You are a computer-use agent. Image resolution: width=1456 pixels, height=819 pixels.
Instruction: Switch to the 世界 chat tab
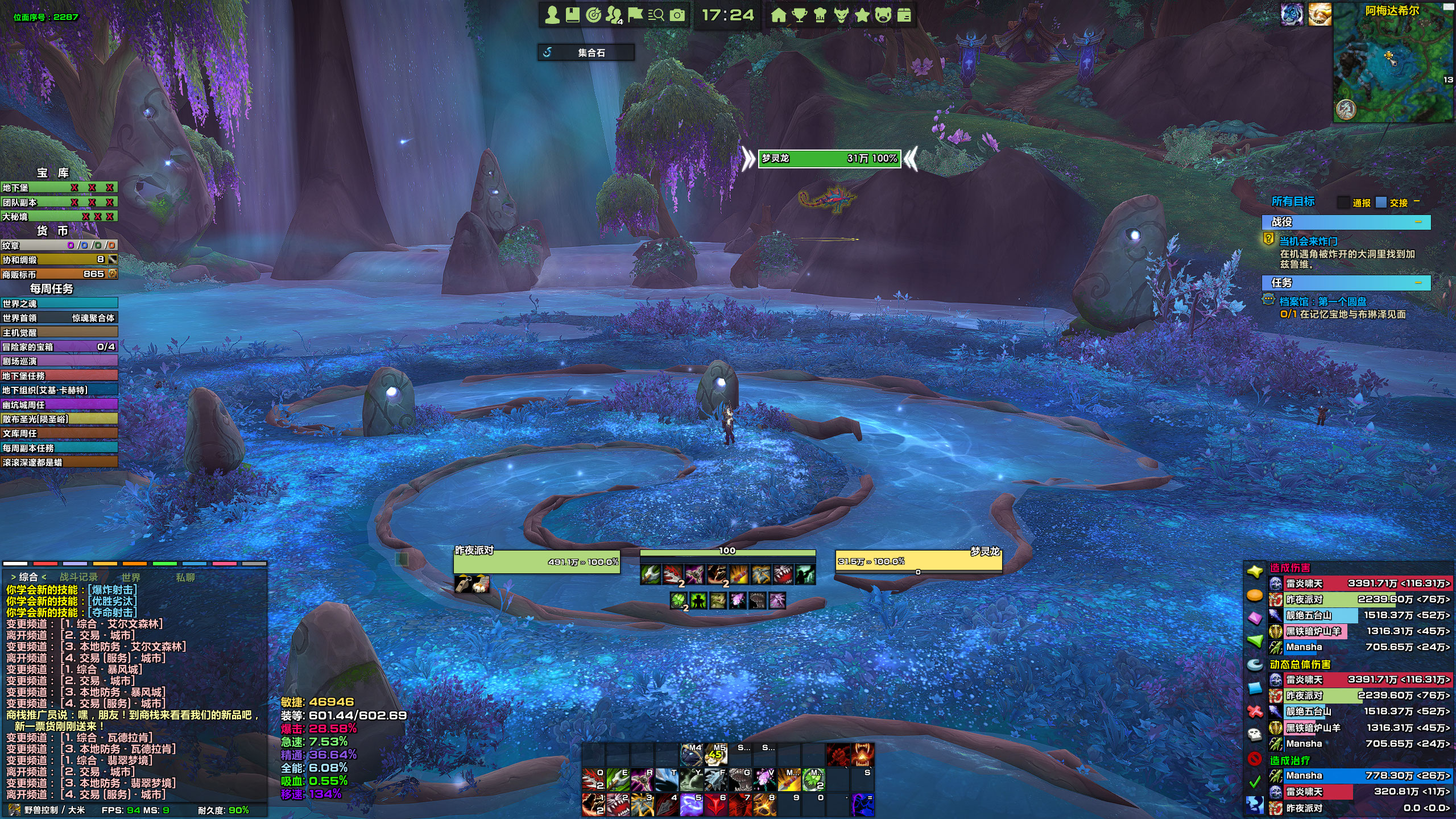(x=131, y=577)
